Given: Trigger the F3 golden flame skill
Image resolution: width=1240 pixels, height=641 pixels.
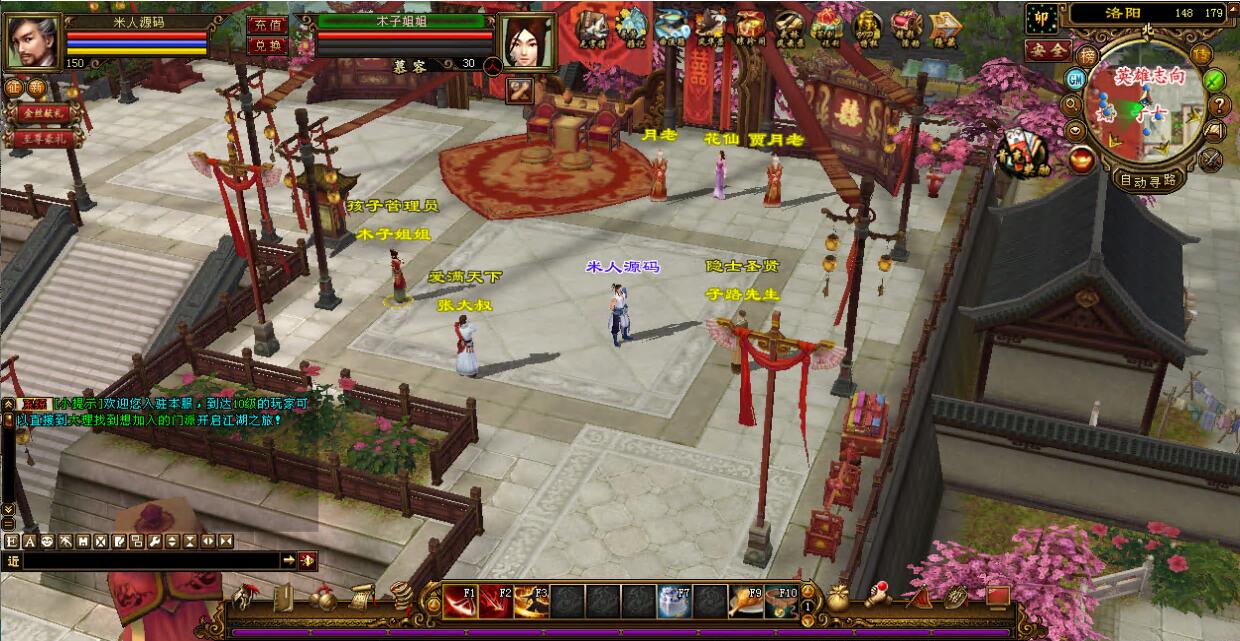Looking at the screenshot, I should click(531, 601).
